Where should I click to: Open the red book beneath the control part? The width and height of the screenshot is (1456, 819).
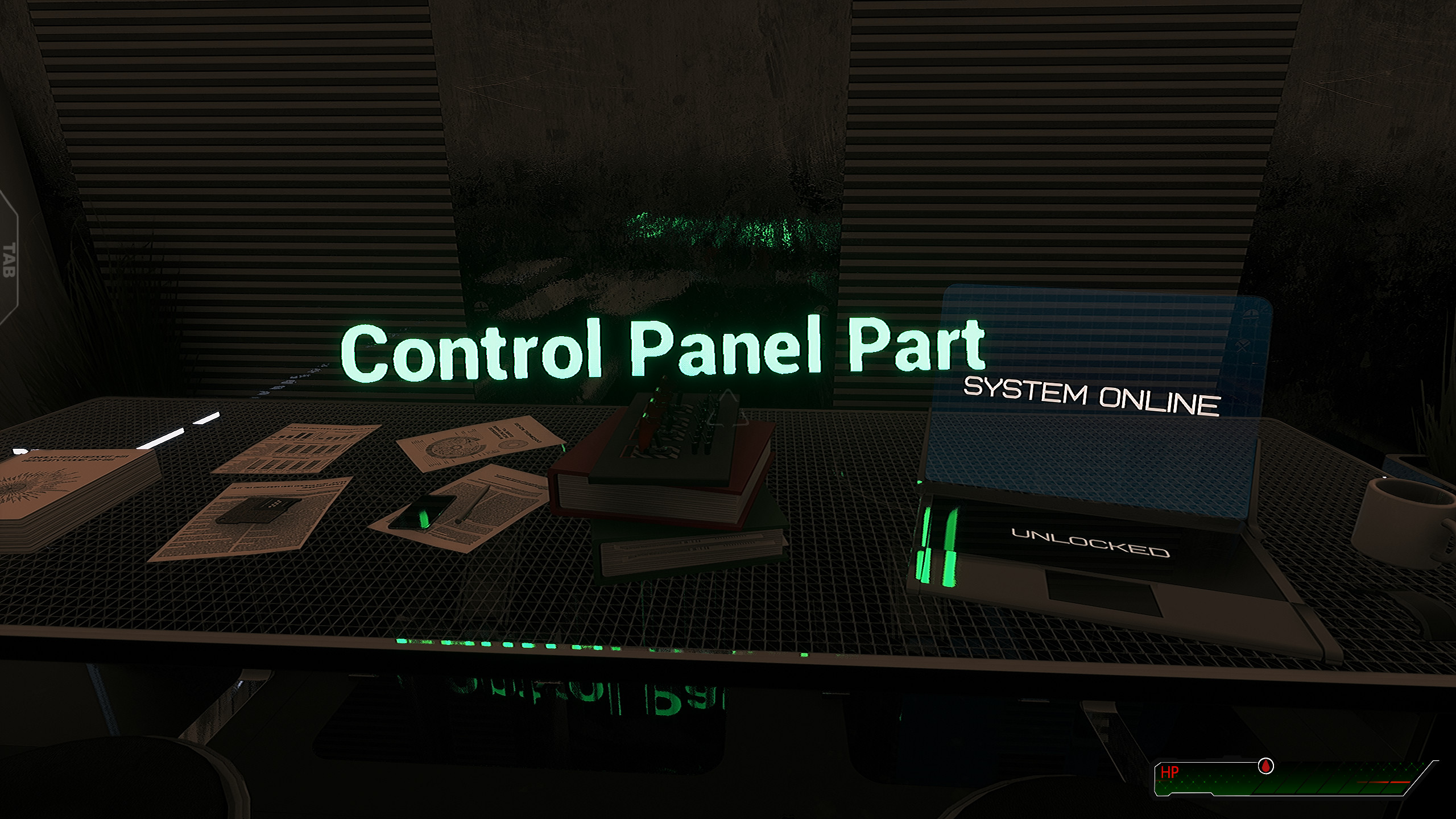(654, 500)
